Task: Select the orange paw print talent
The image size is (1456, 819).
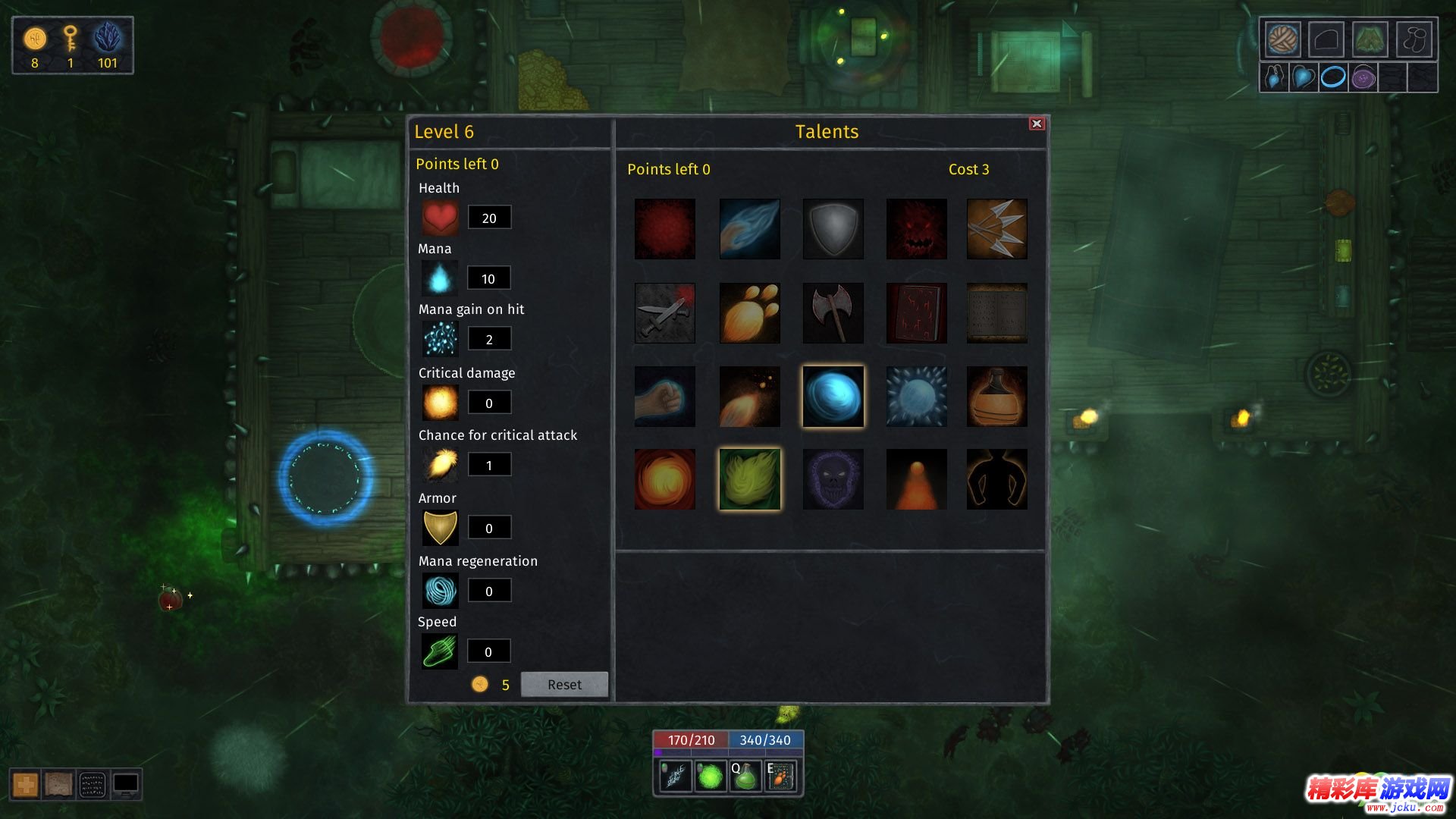Action: (x=749, y=313)
